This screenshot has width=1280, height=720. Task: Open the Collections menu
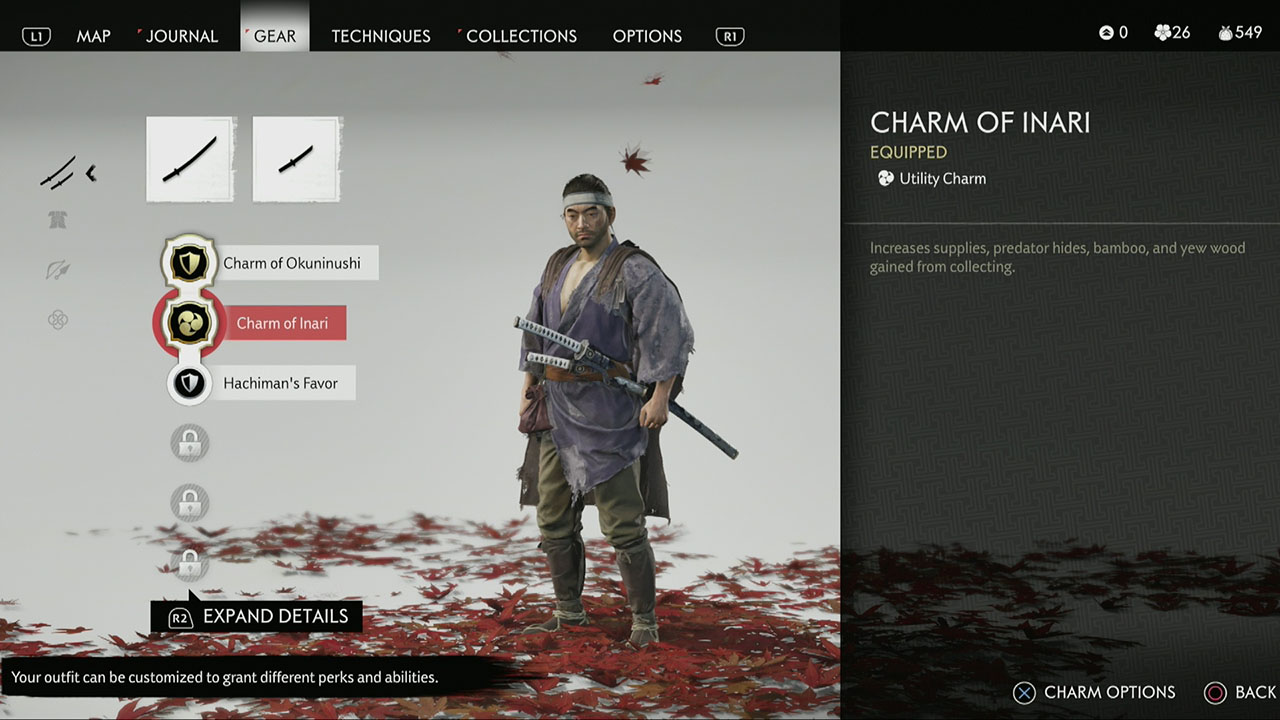tap(521, 35)
